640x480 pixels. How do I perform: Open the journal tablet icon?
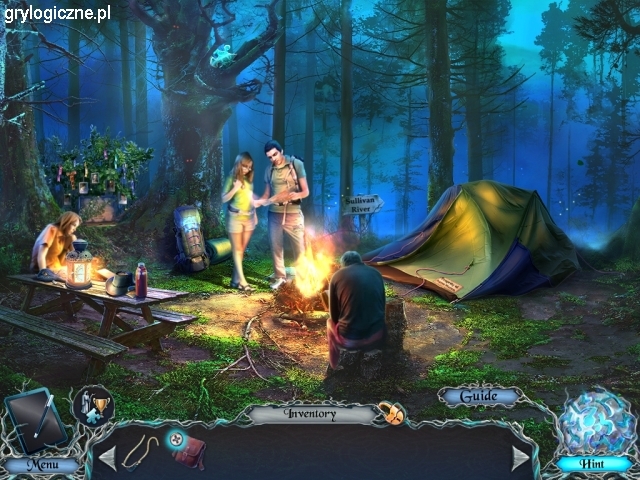(x=35, y=419)
